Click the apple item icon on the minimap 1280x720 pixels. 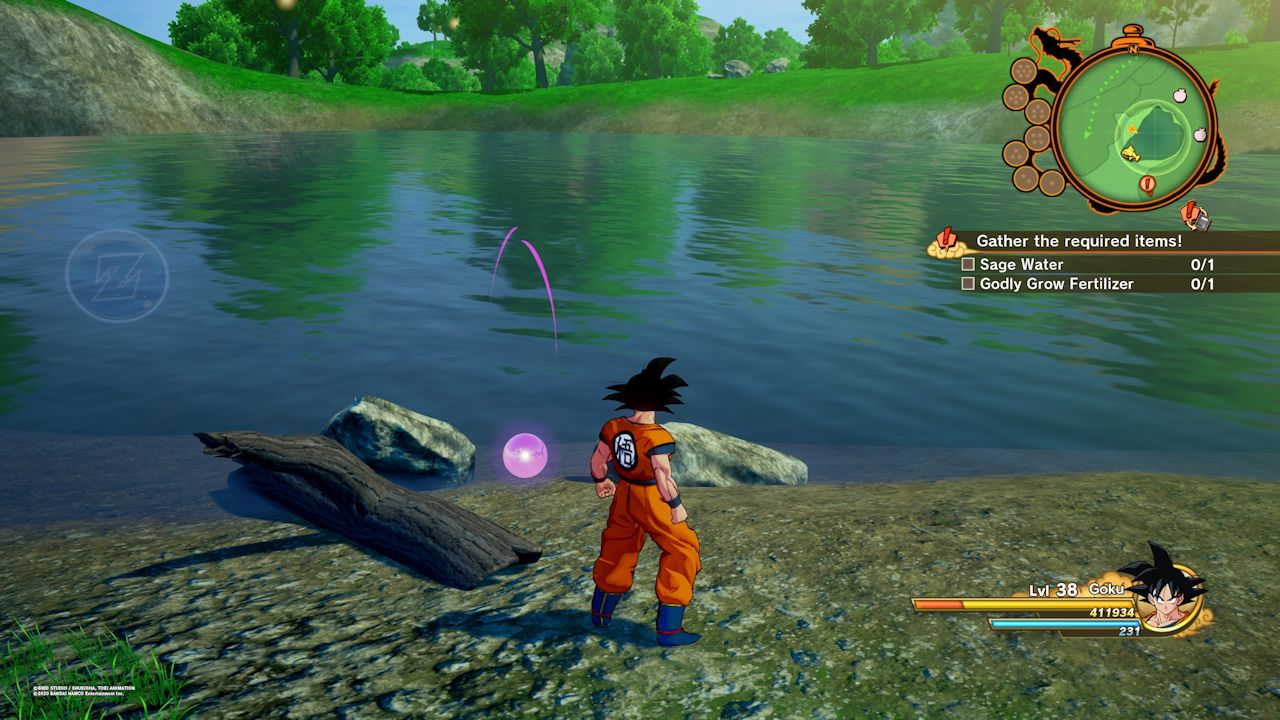[1180, 95]
